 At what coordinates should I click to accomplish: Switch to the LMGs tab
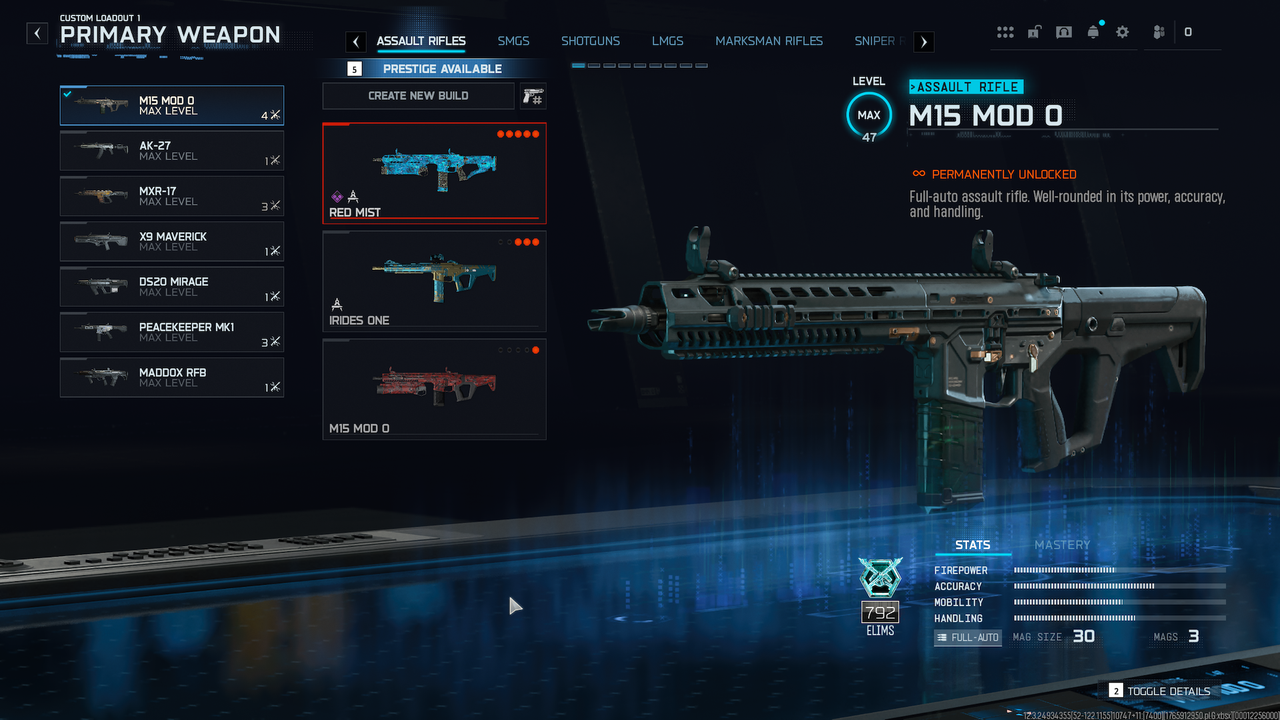[667, 41]
